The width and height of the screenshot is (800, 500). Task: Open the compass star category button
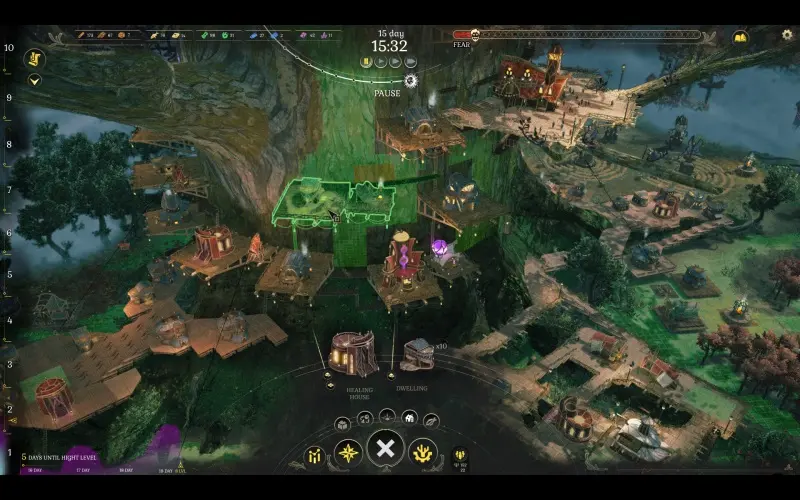pyautogui.click(x=349, y=453)
